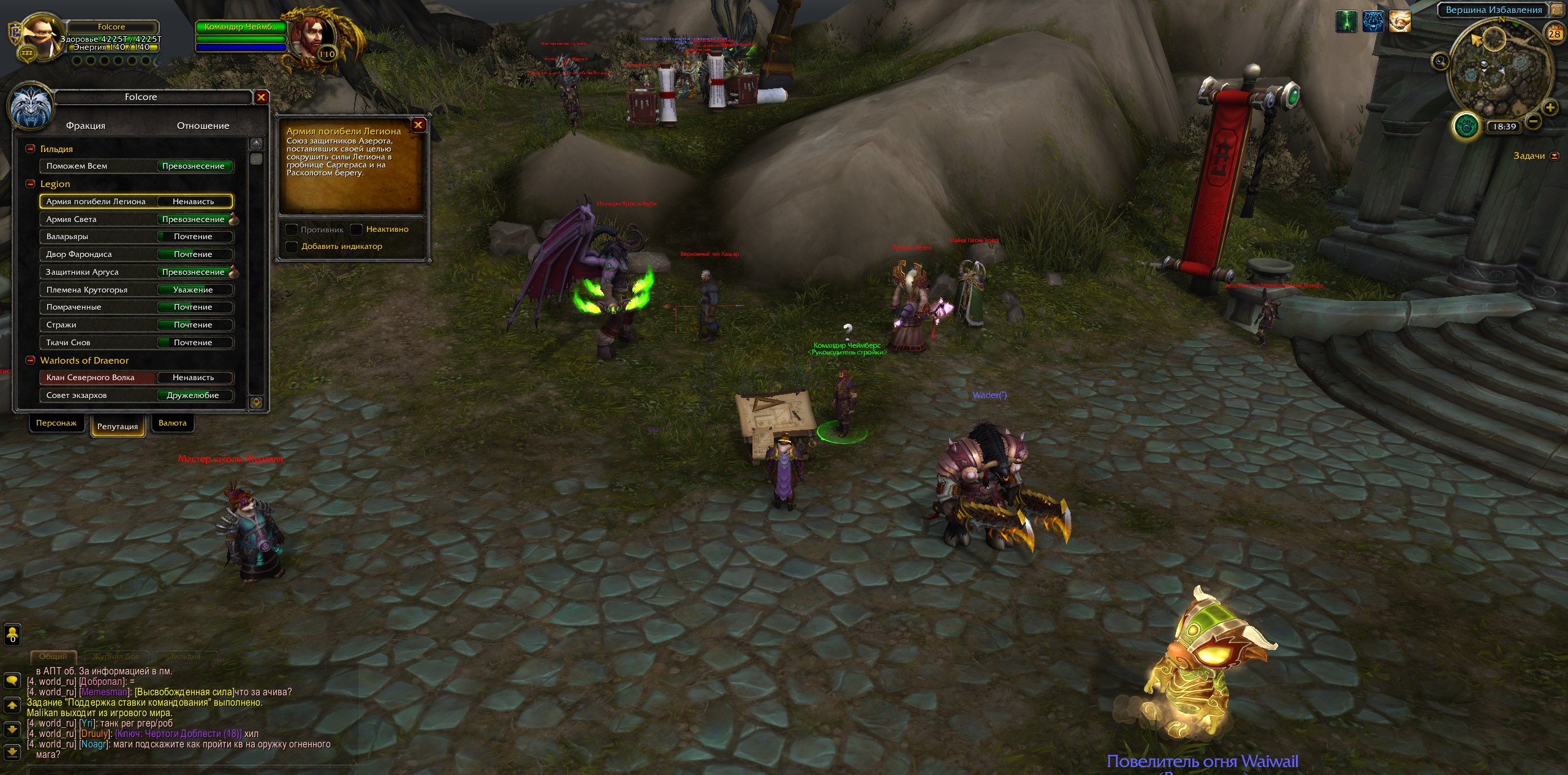The width and height of the screenshot is (1568, 775).
Task: Close the Folcore character window
Action: (x=261, y=97)
